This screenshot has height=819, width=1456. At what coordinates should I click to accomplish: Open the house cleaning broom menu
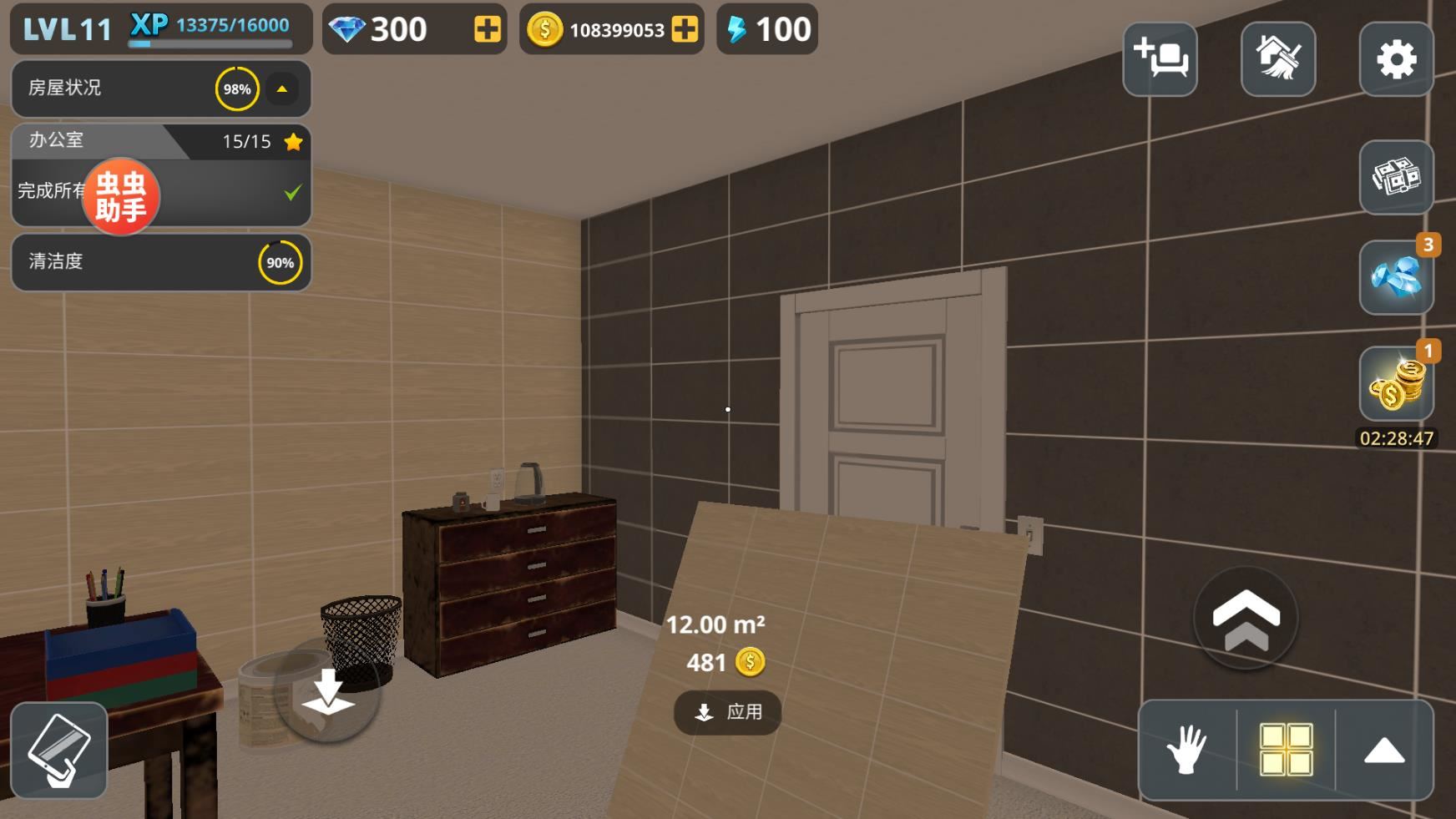[1278, 59]
